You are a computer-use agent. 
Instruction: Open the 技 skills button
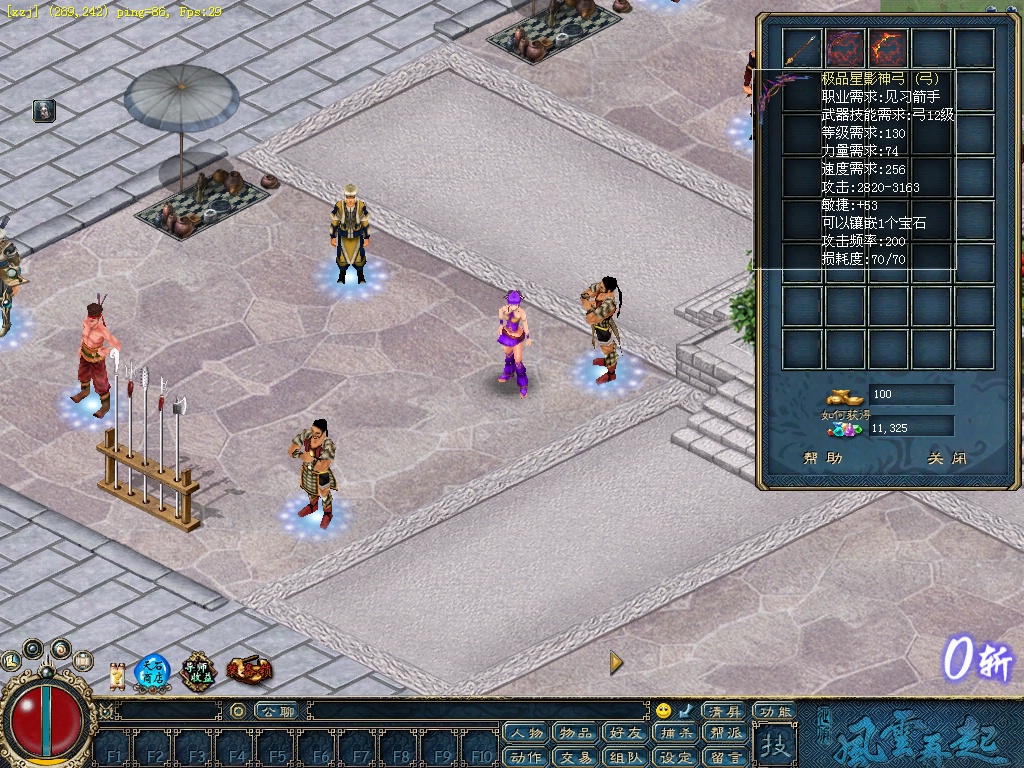pyautogui.click(x=773, y=744)
